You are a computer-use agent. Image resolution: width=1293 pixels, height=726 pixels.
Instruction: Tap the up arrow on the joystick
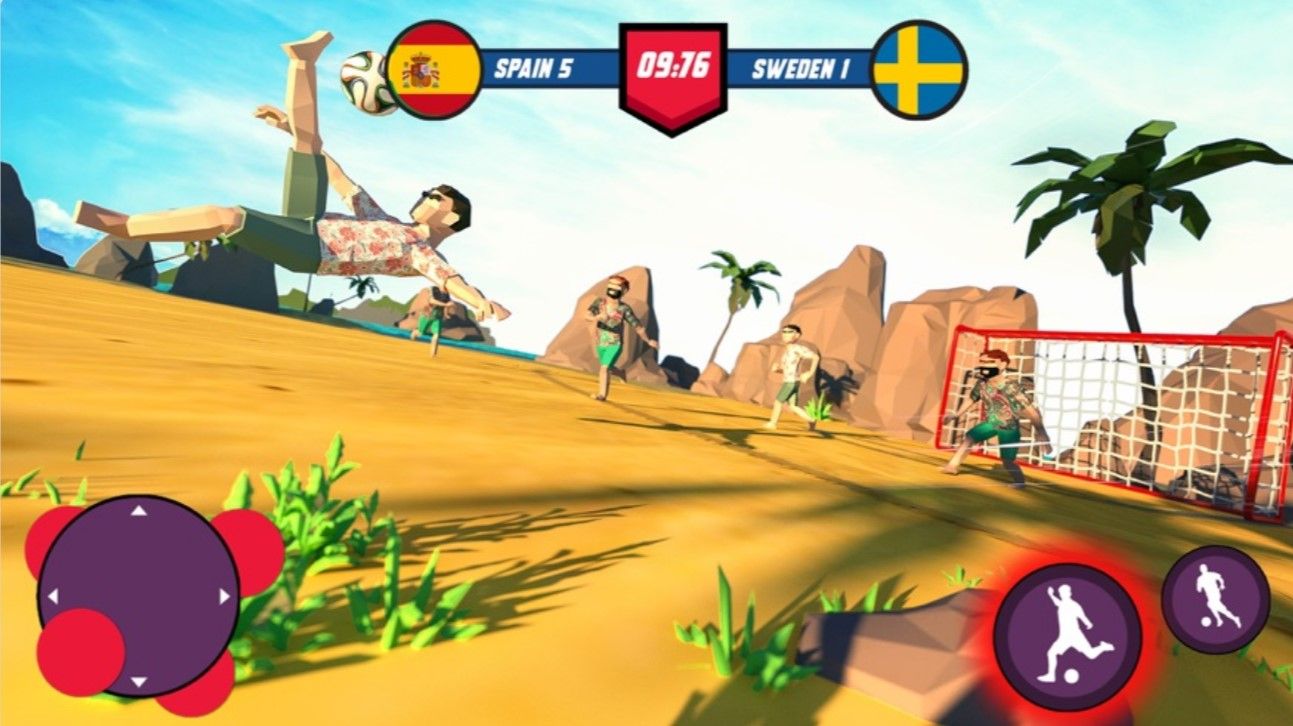139,511
